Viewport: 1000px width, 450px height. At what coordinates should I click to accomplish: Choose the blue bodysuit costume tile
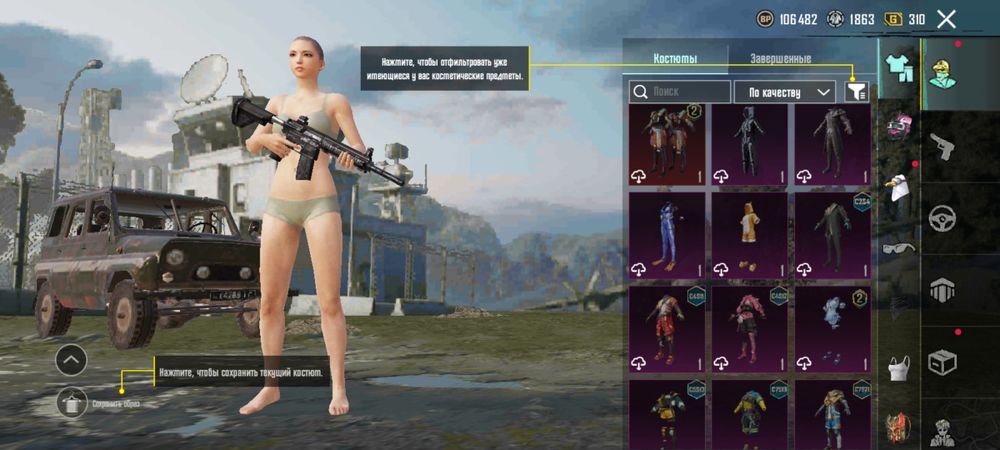point(667,235)
